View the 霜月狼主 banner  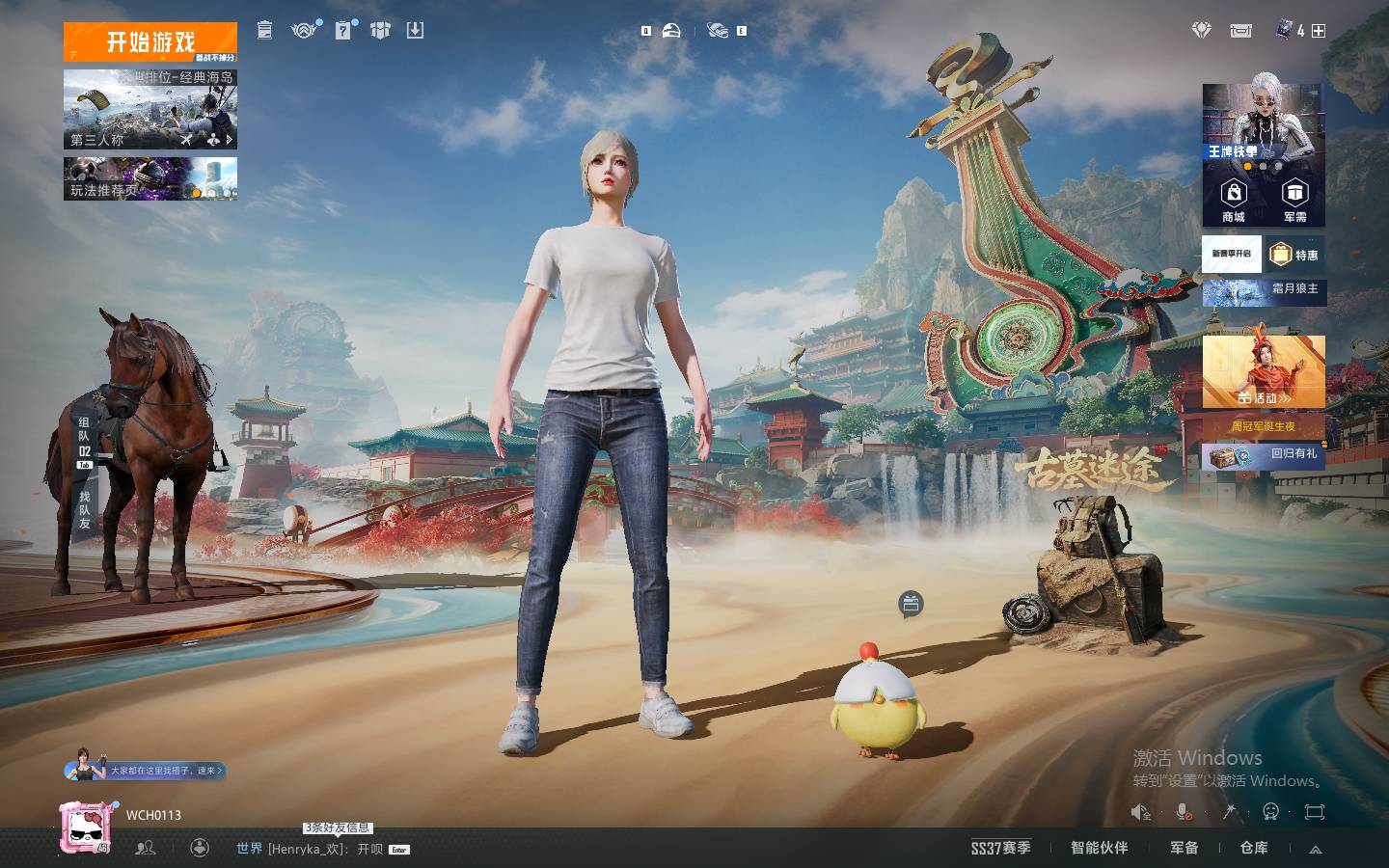(x=1264, y=289)
